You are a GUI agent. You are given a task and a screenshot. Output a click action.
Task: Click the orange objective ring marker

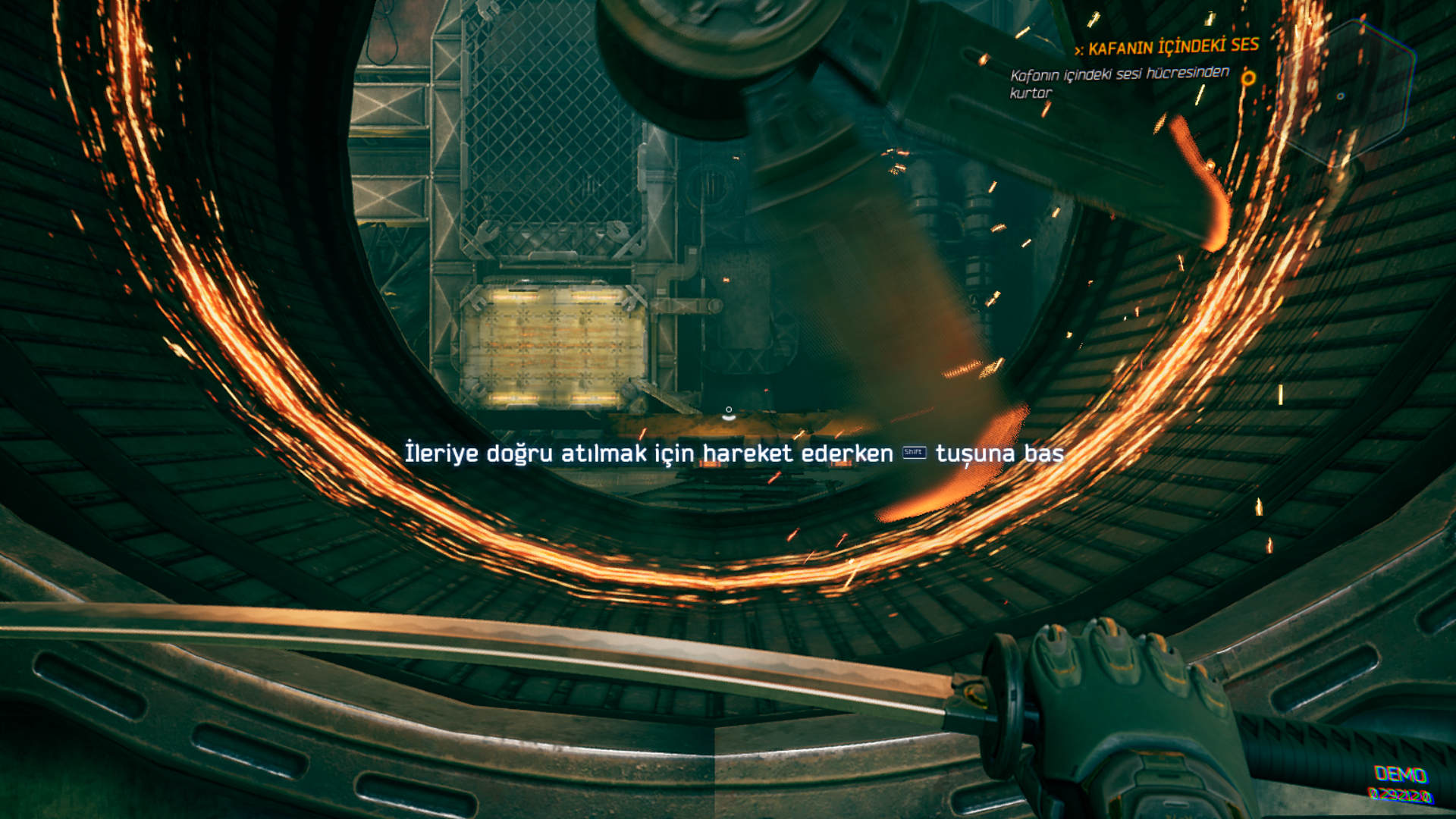(1248, 78)
